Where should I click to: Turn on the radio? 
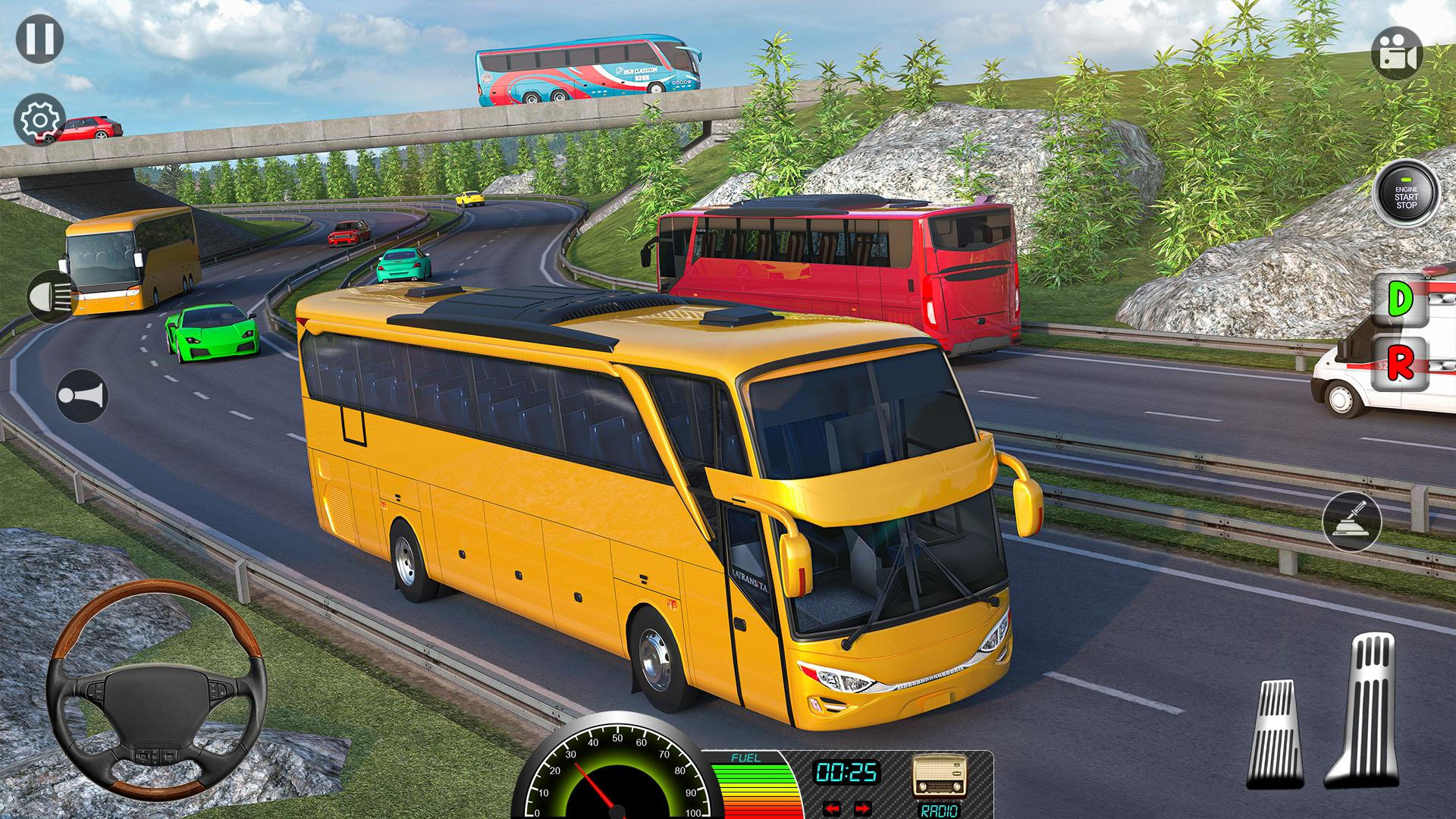(x=939, y=781)
